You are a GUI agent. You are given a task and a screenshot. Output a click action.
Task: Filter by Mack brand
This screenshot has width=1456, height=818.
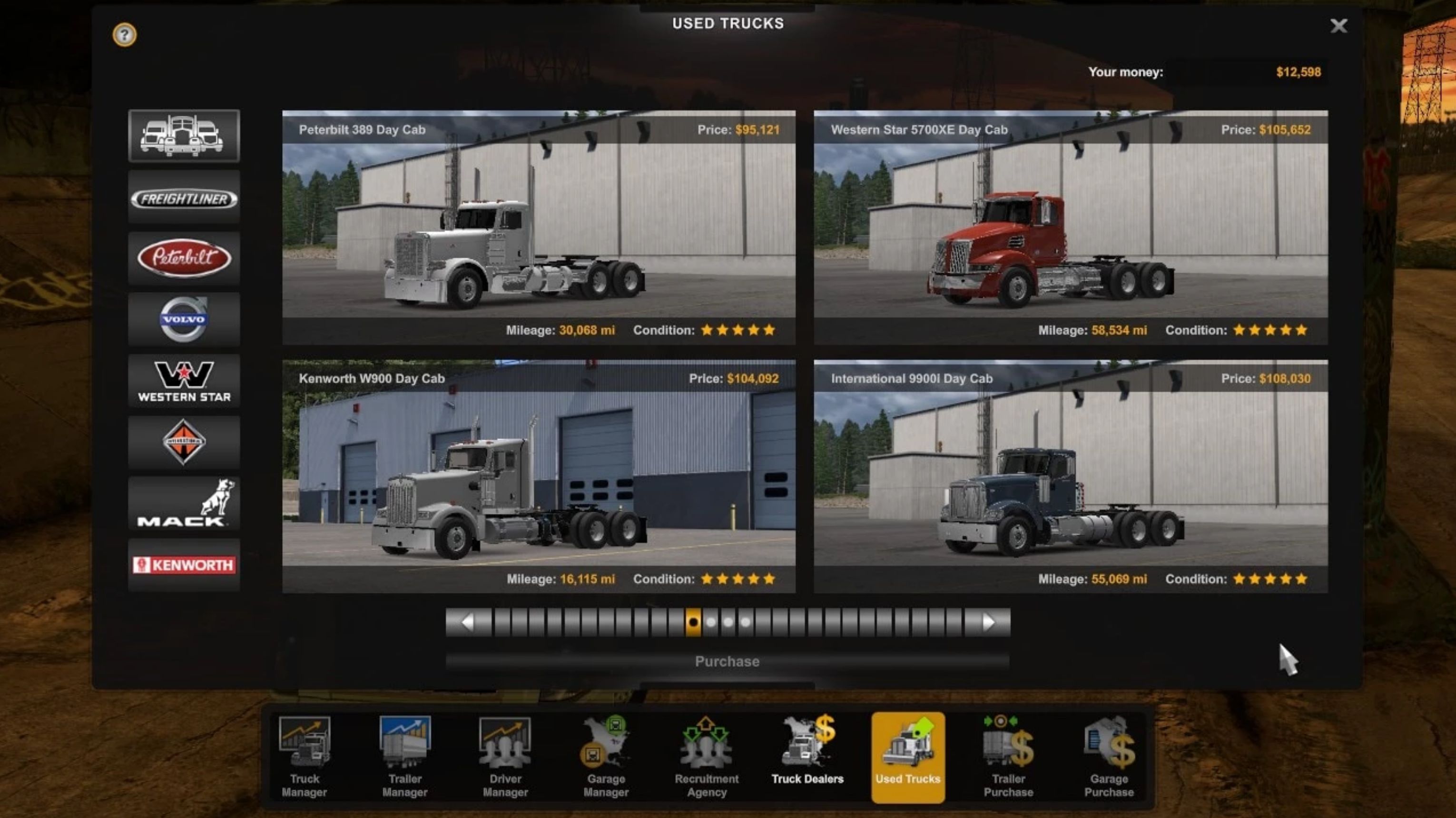tap(184, 503)
